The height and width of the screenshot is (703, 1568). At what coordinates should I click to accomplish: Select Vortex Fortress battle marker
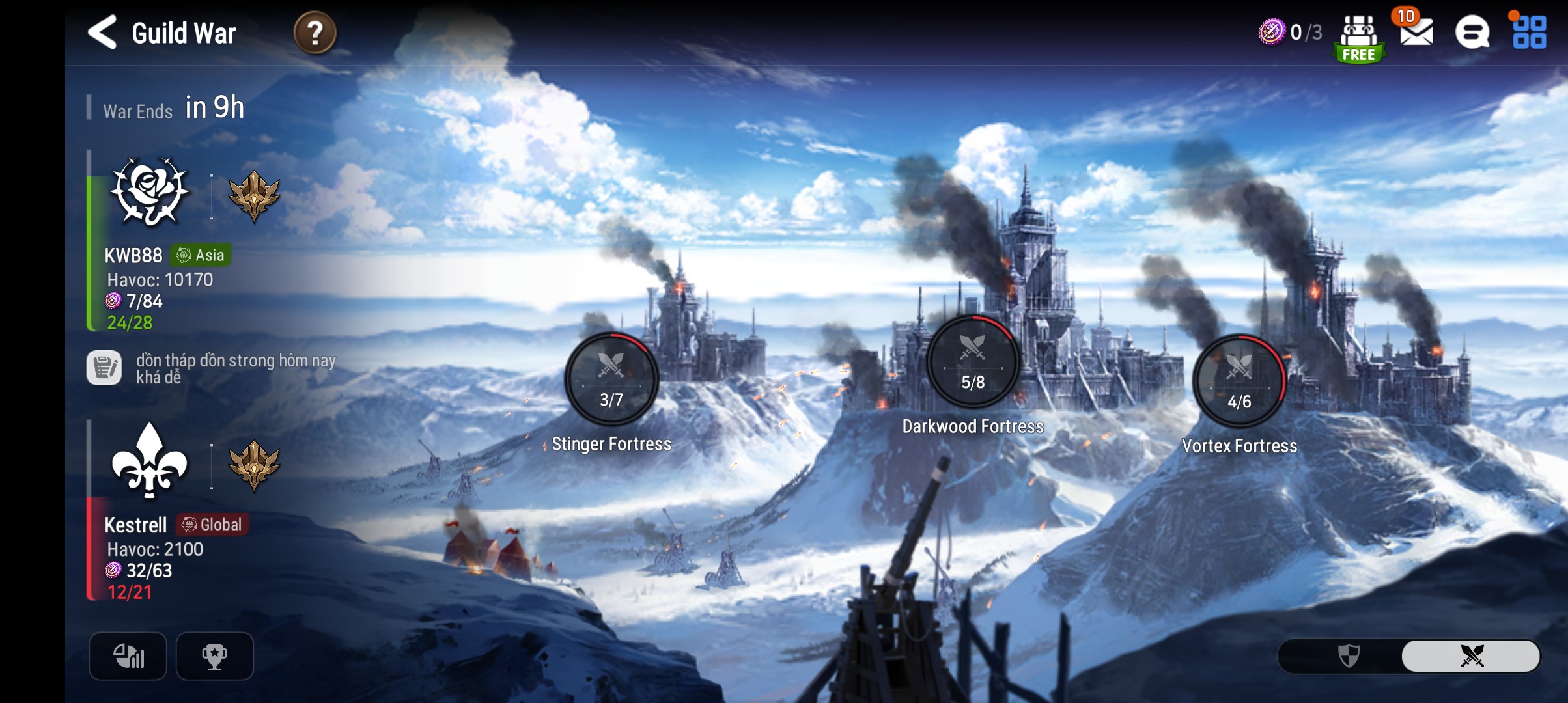(x=1239, y=381)
